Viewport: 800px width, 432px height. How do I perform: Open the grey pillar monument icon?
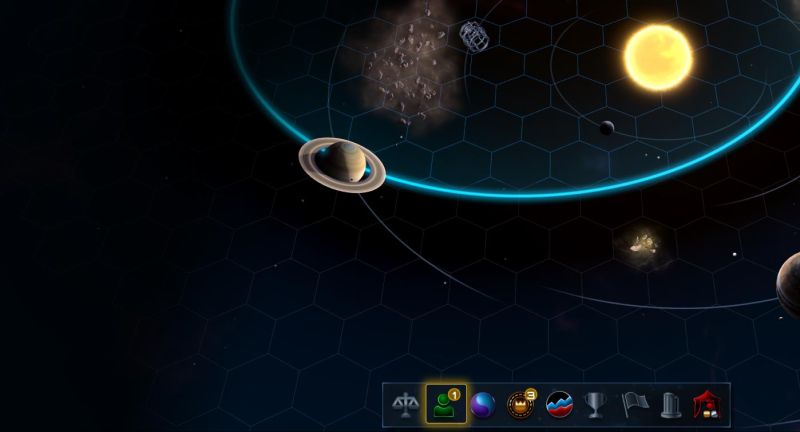671,405
